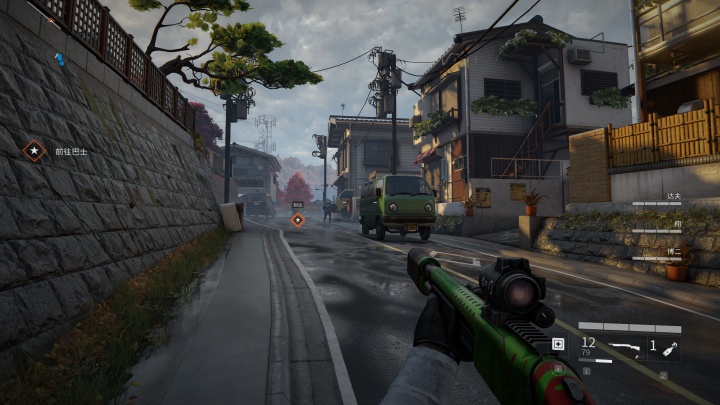The image size is (720, 405).
Task: Use the medkit item slot
Action: tap(558, 345)
